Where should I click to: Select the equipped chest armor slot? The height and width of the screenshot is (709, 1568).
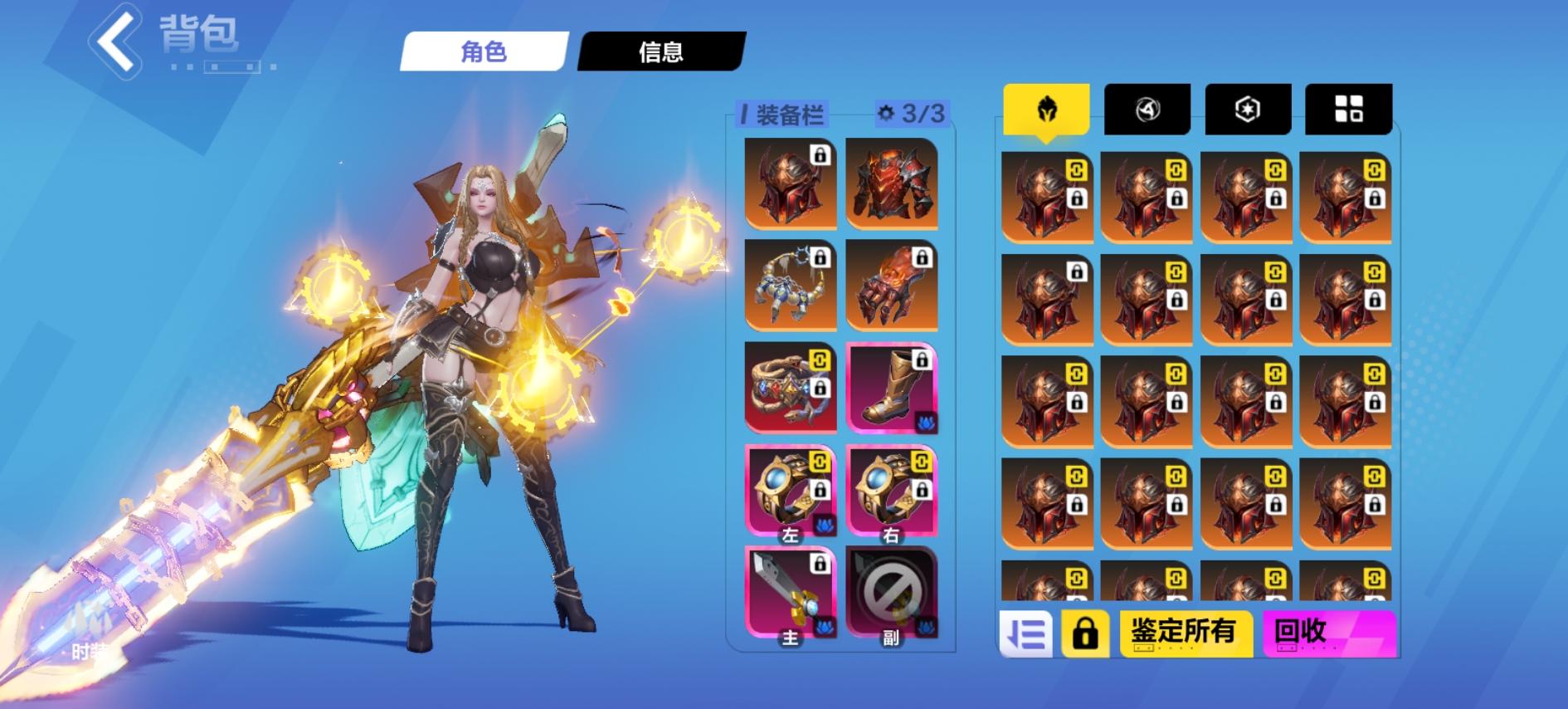pyautogui.click(x=889, y=184)
